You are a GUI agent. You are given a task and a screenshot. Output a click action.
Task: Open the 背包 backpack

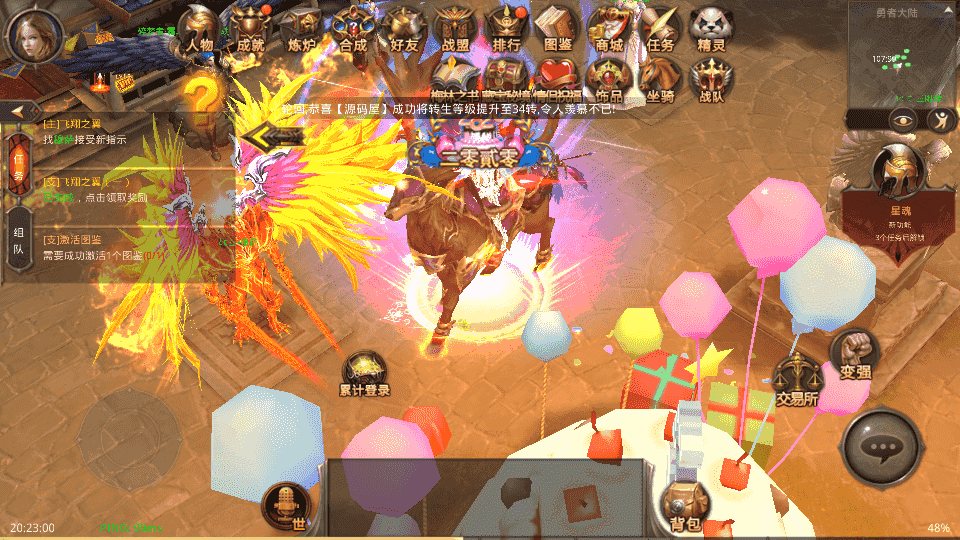tap(685, 505)
